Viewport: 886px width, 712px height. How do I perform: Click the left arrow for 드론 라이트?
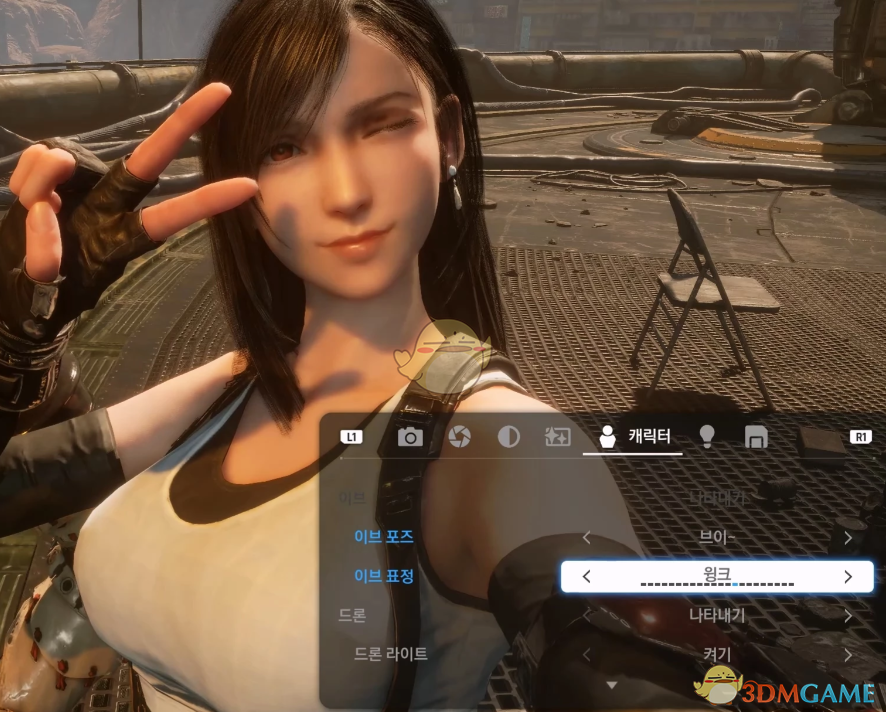587,655
